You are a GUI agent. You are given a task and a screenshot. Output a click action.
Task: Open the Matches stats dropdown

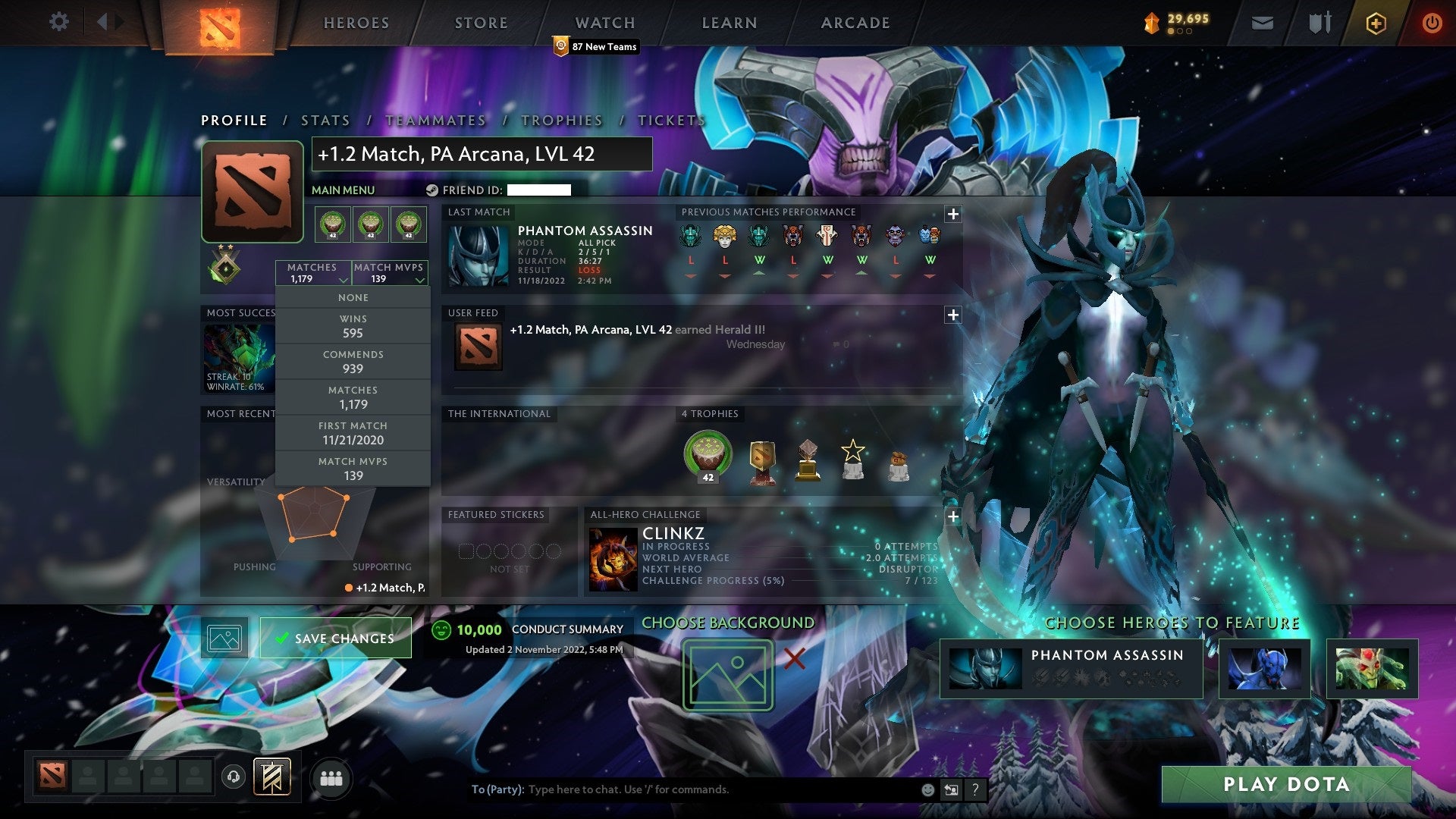pyautogui.click(x=313, y=273)
